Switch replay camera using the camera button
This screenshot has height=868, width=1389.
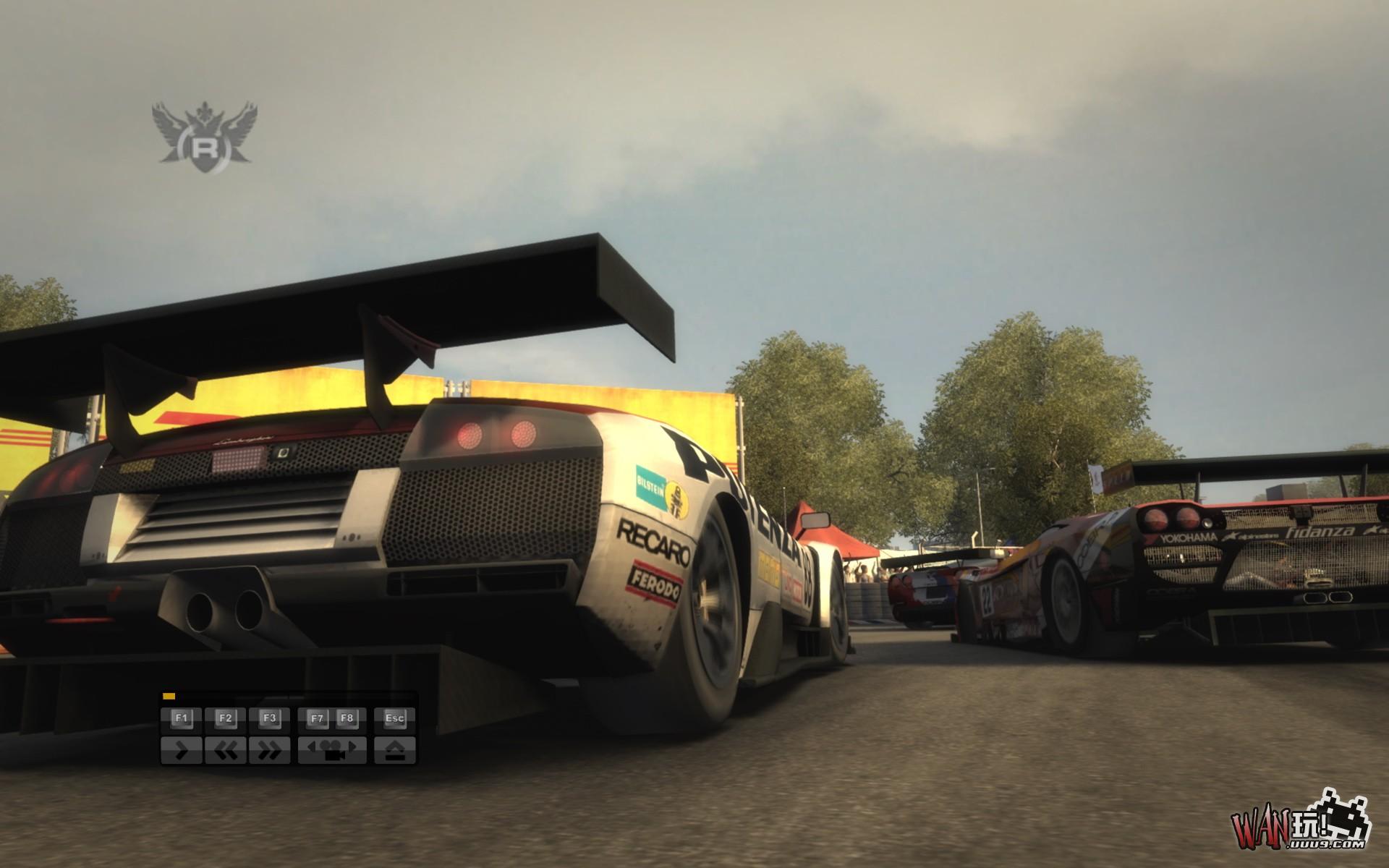pos(332,750)
